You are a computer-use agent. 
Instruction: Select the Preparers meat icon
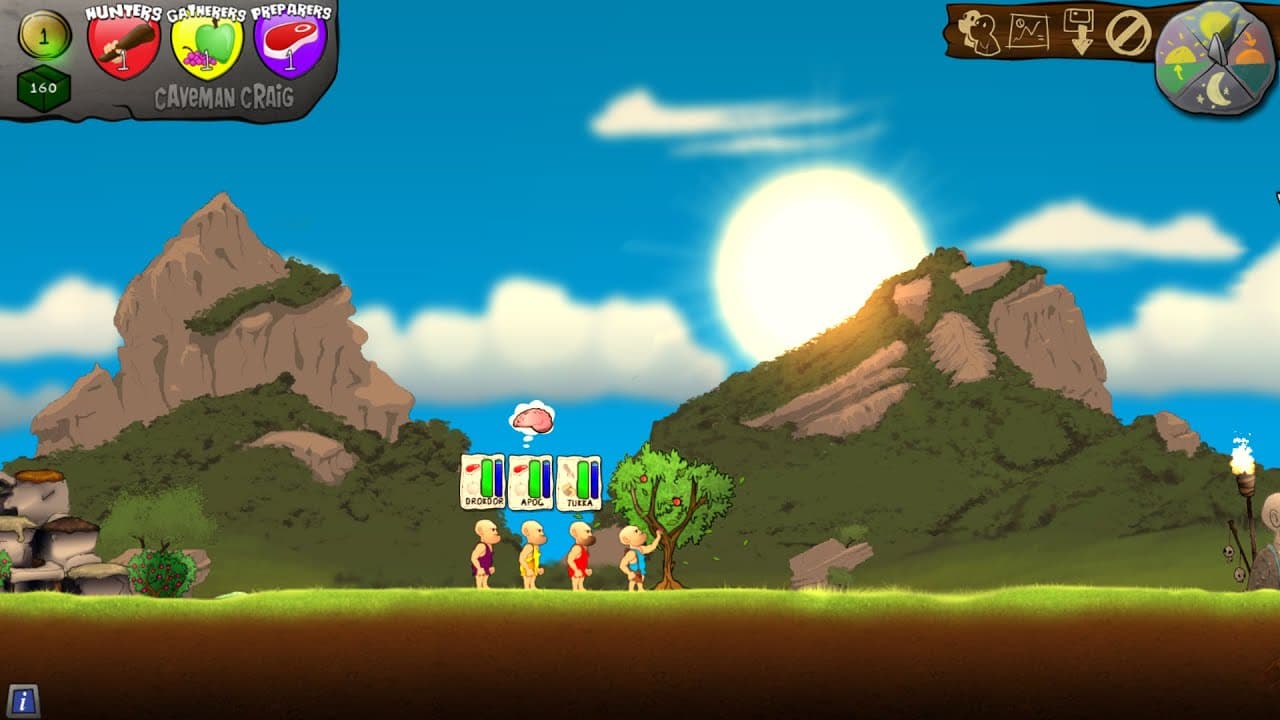(293, 42)
